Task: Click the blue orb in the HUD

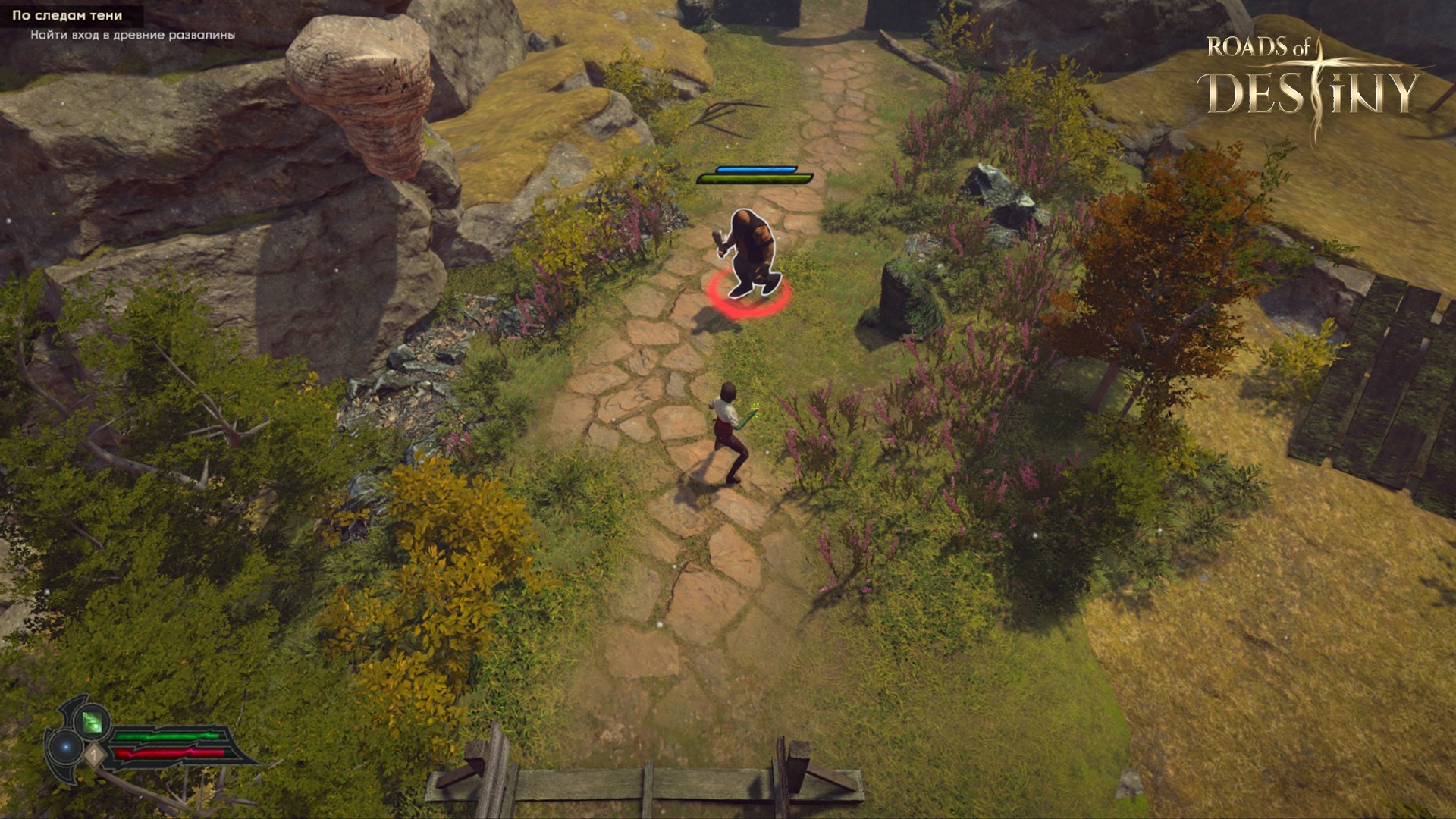Action: (x=66, y=748)
